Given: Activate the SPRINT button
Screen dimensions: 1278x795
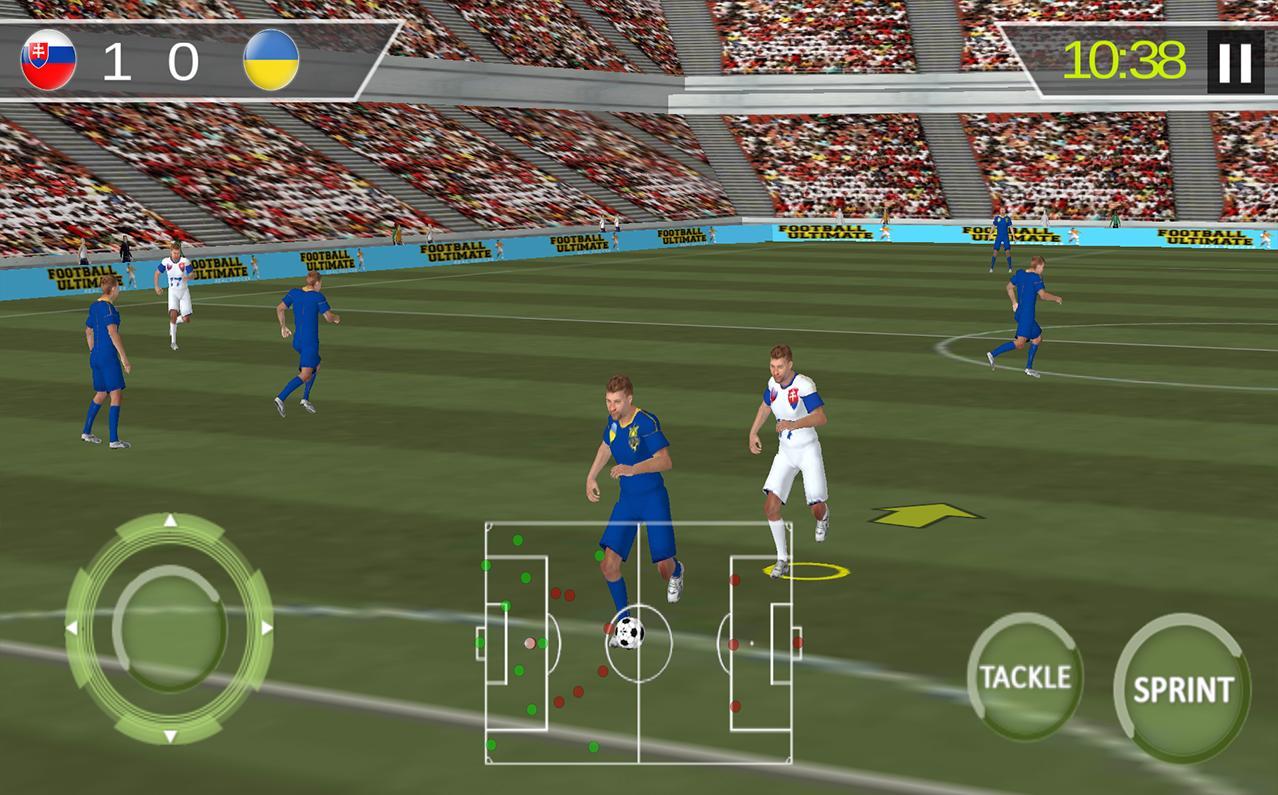Looking at the screenshot, I should (1182, 689).
